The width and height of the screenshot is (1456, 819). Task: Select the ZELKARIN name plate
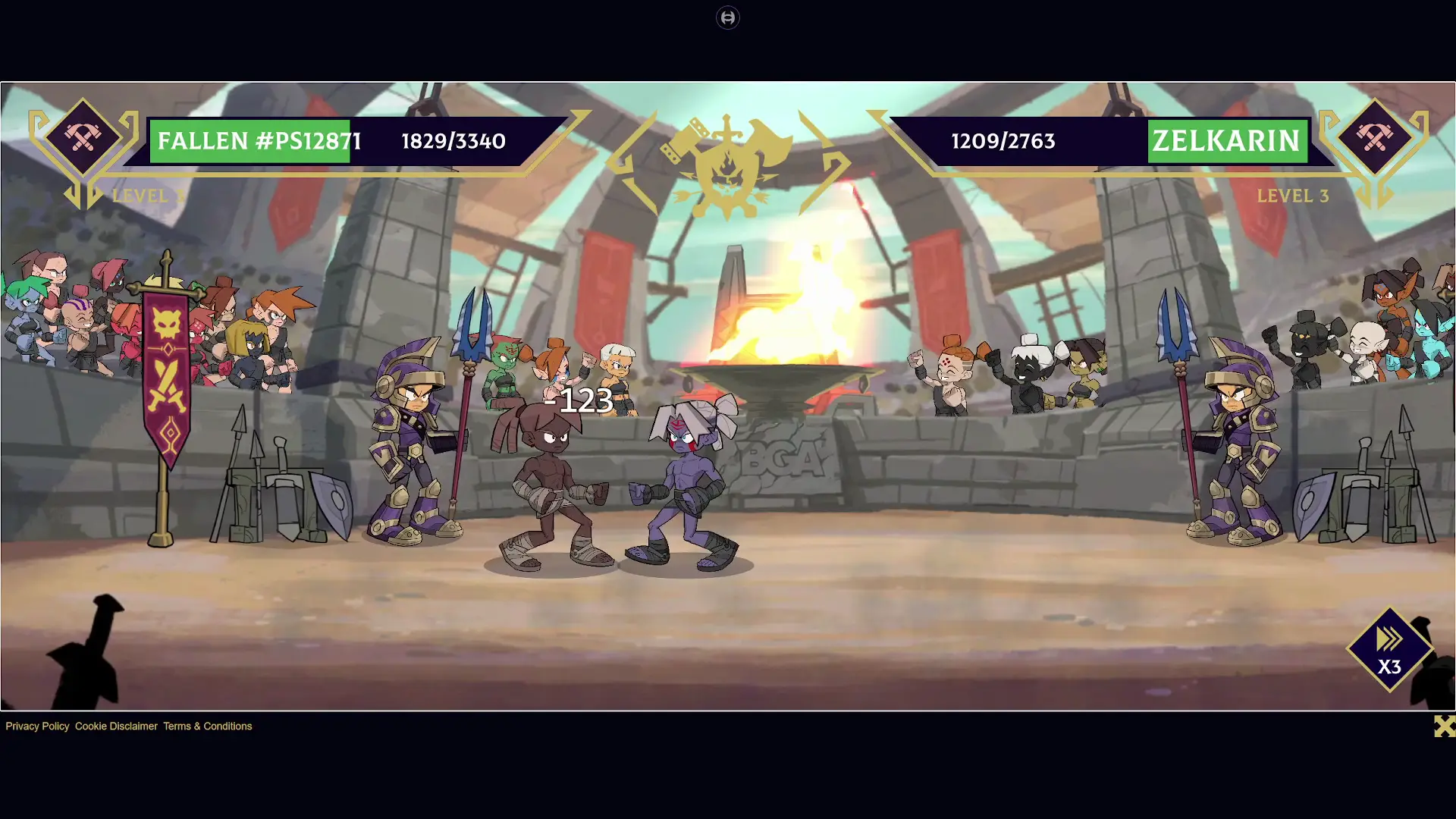(1226, 140)
